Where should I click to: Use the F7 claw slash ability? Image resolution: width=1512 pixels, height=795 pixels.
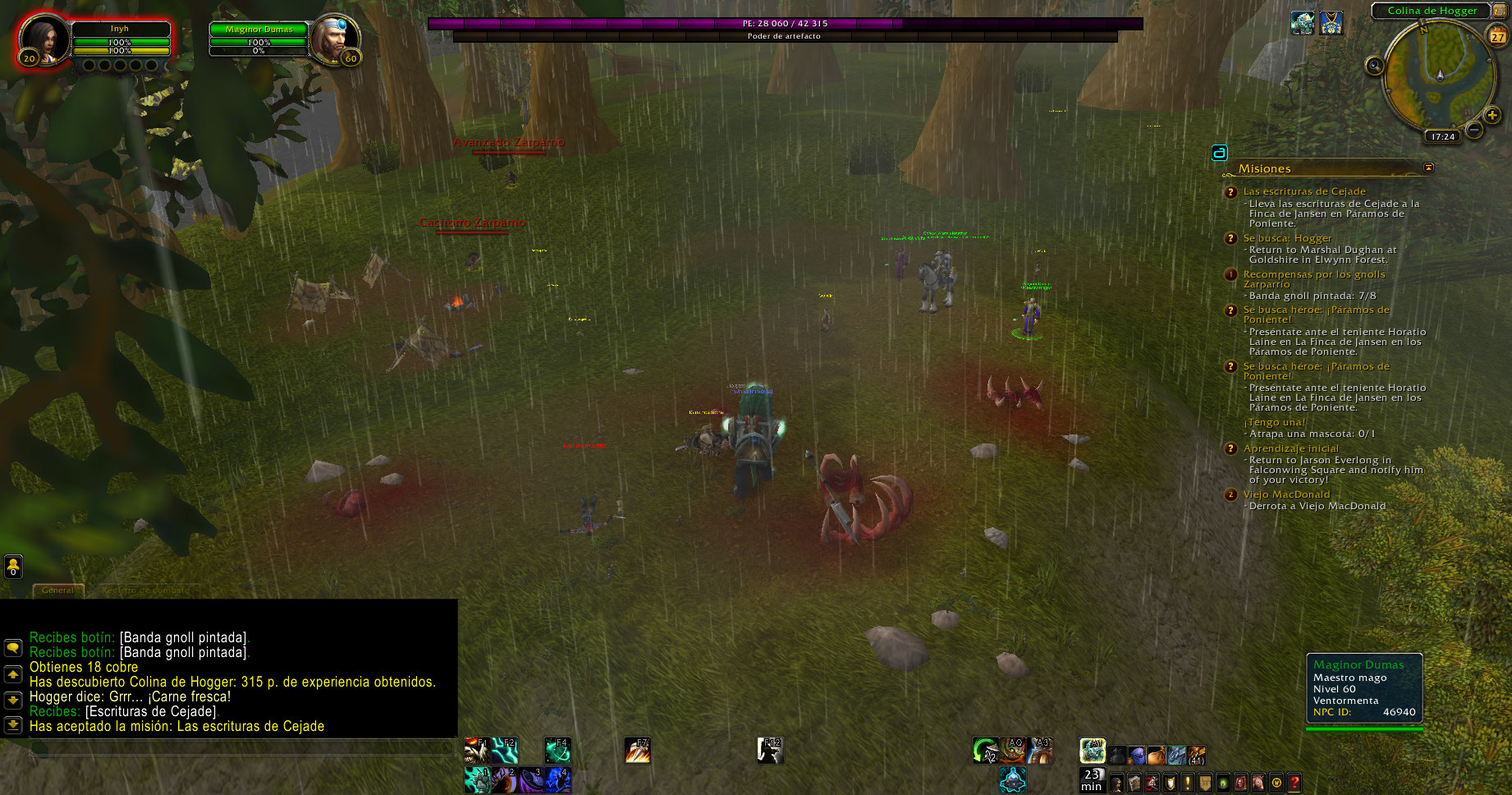637,750
